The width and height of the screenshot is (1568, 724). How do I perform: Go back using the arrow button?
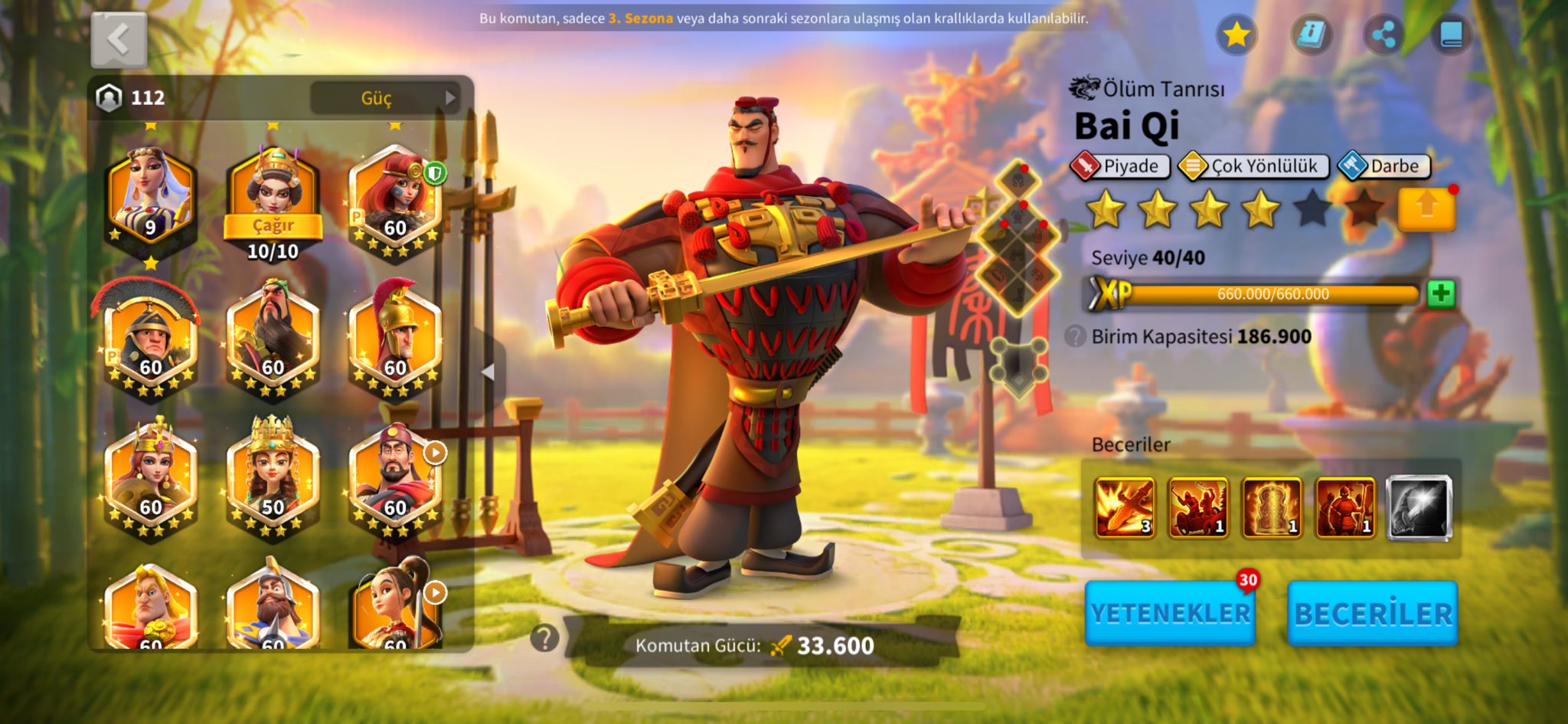[x=119, y=40]
